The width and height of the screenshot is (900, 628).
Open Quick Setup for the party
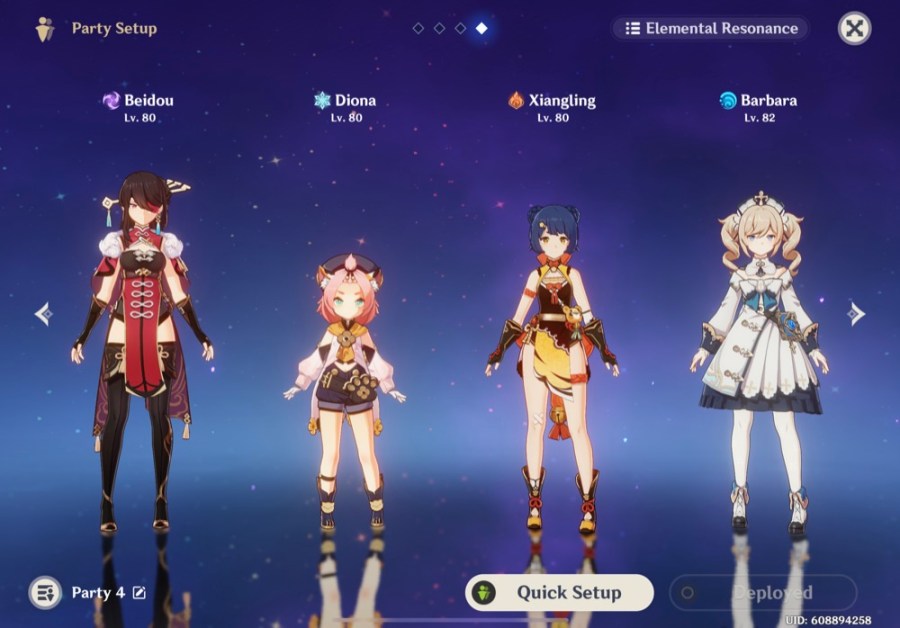(559, 592)
